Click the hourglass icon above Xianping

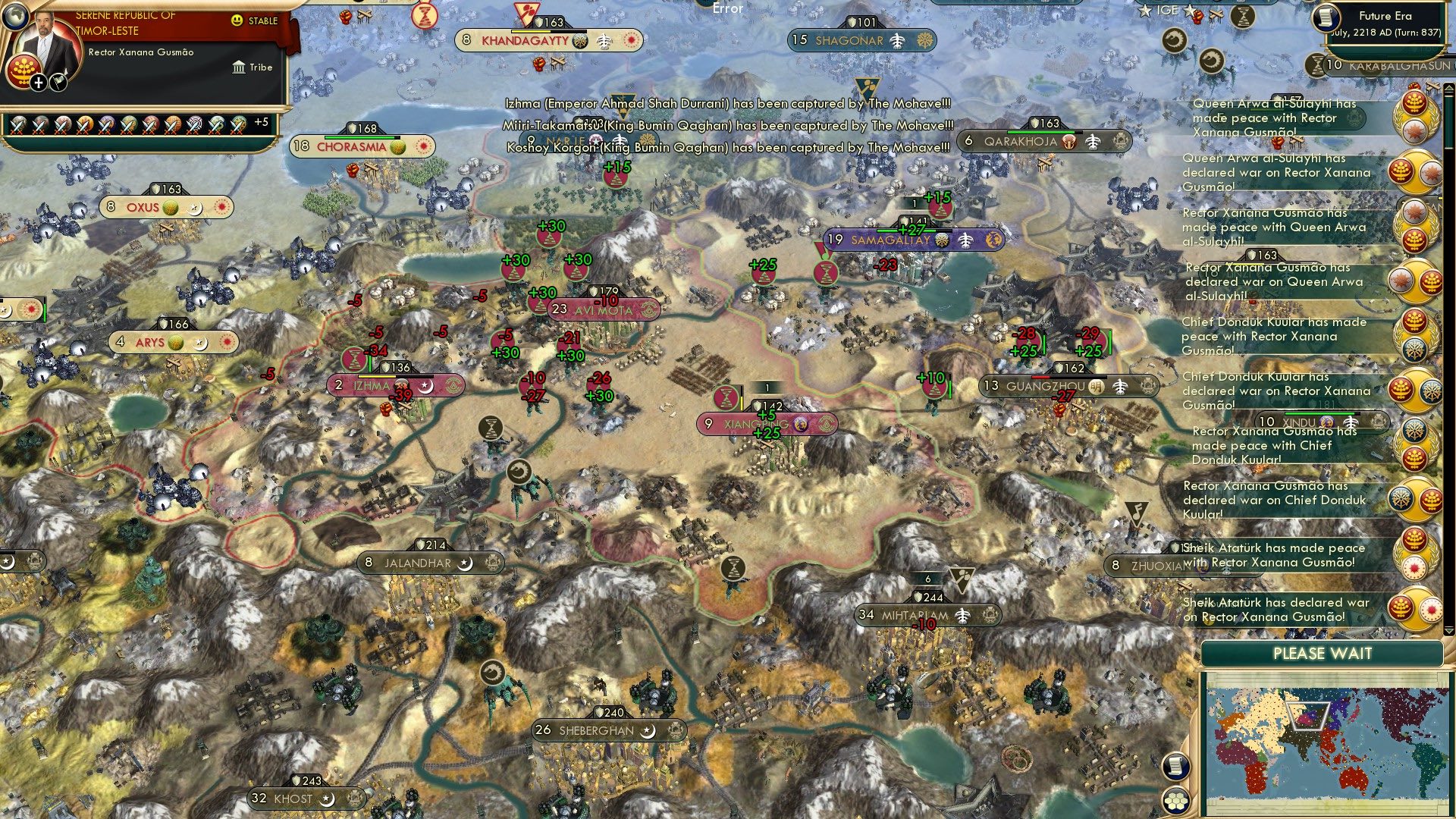click(x=726, y=398)
